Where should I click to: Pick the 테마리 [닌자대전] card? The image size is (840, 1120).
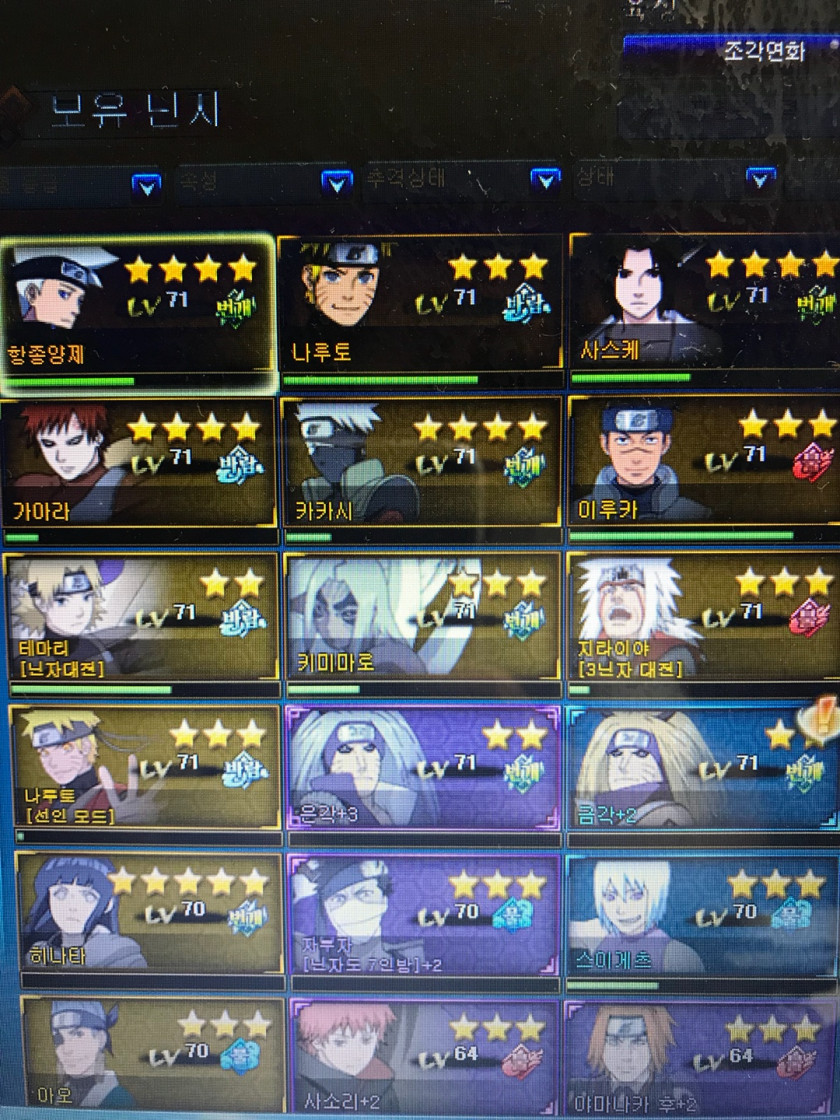coord(140,618)
